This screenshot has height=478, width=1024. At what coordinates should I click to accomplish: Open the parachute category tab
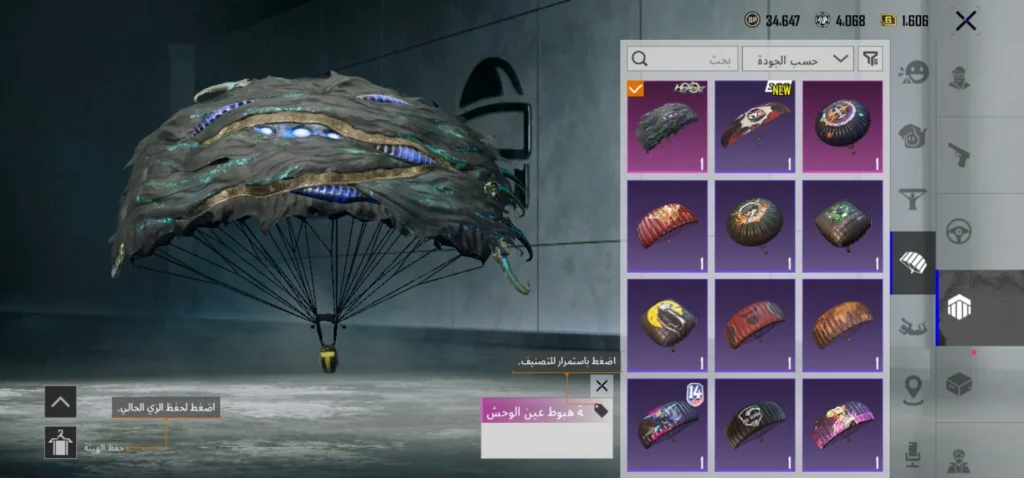(x=913, y=263)
